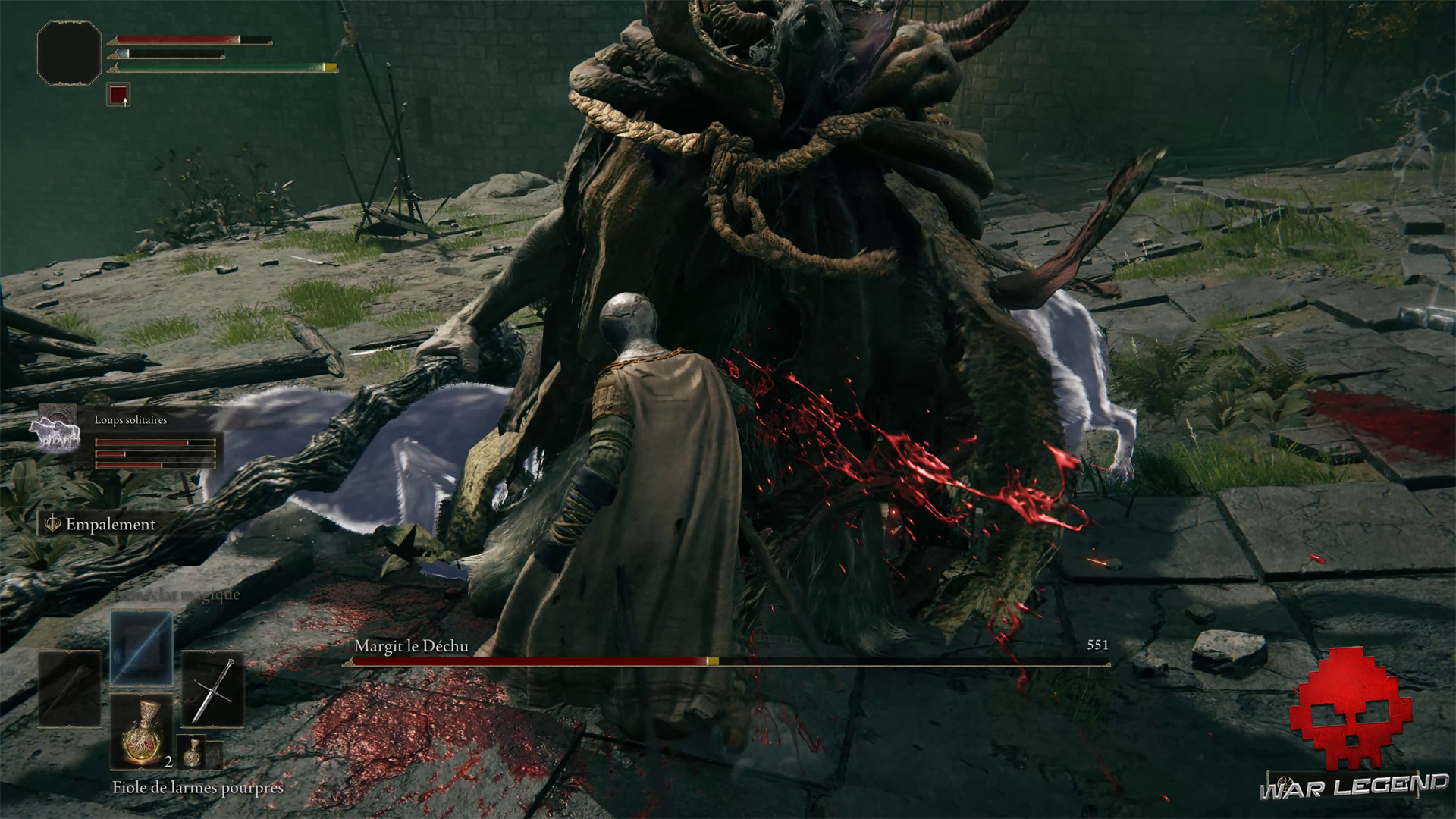Select the Fiole de larmes pourpres flask slot
The height and width of the screenshot is (819, 1456).
pos(142,730)
